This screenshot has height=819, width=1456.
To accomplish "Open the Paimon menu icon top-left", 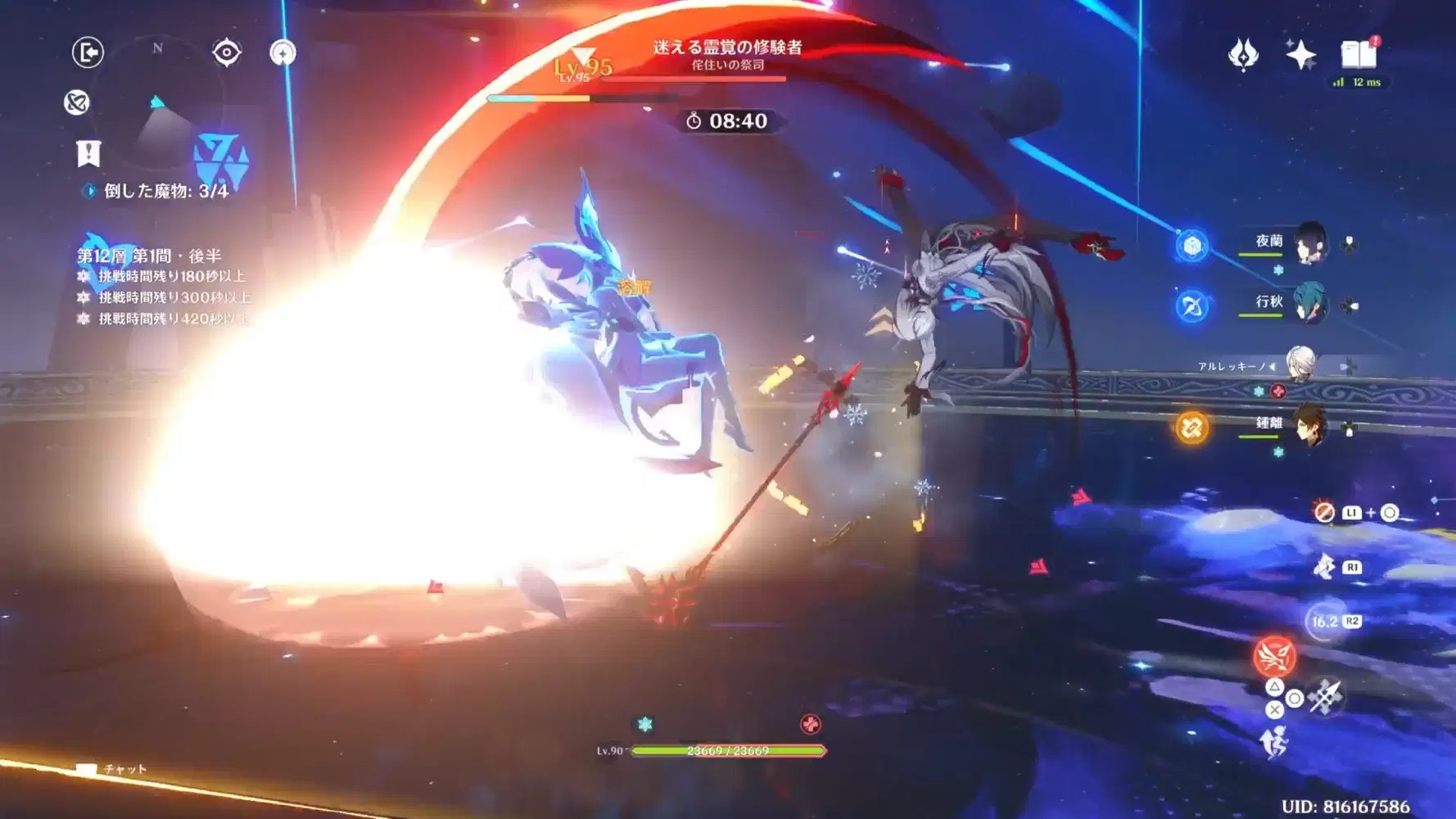I will click(x=88, y=52).
